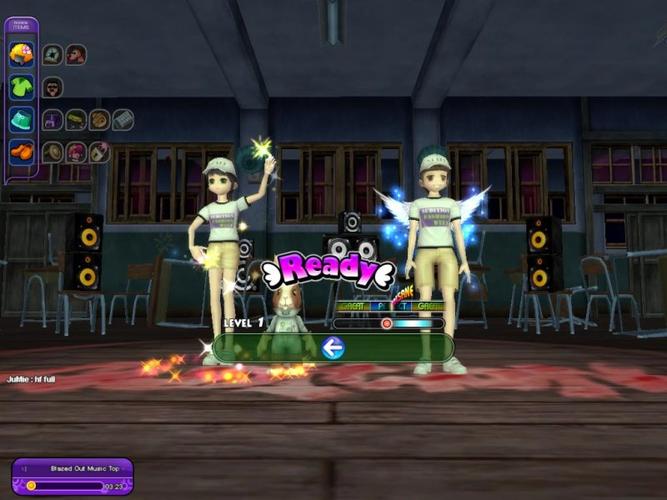
Task: Pick the orange shoes item slot
Action: click(22, 152)
